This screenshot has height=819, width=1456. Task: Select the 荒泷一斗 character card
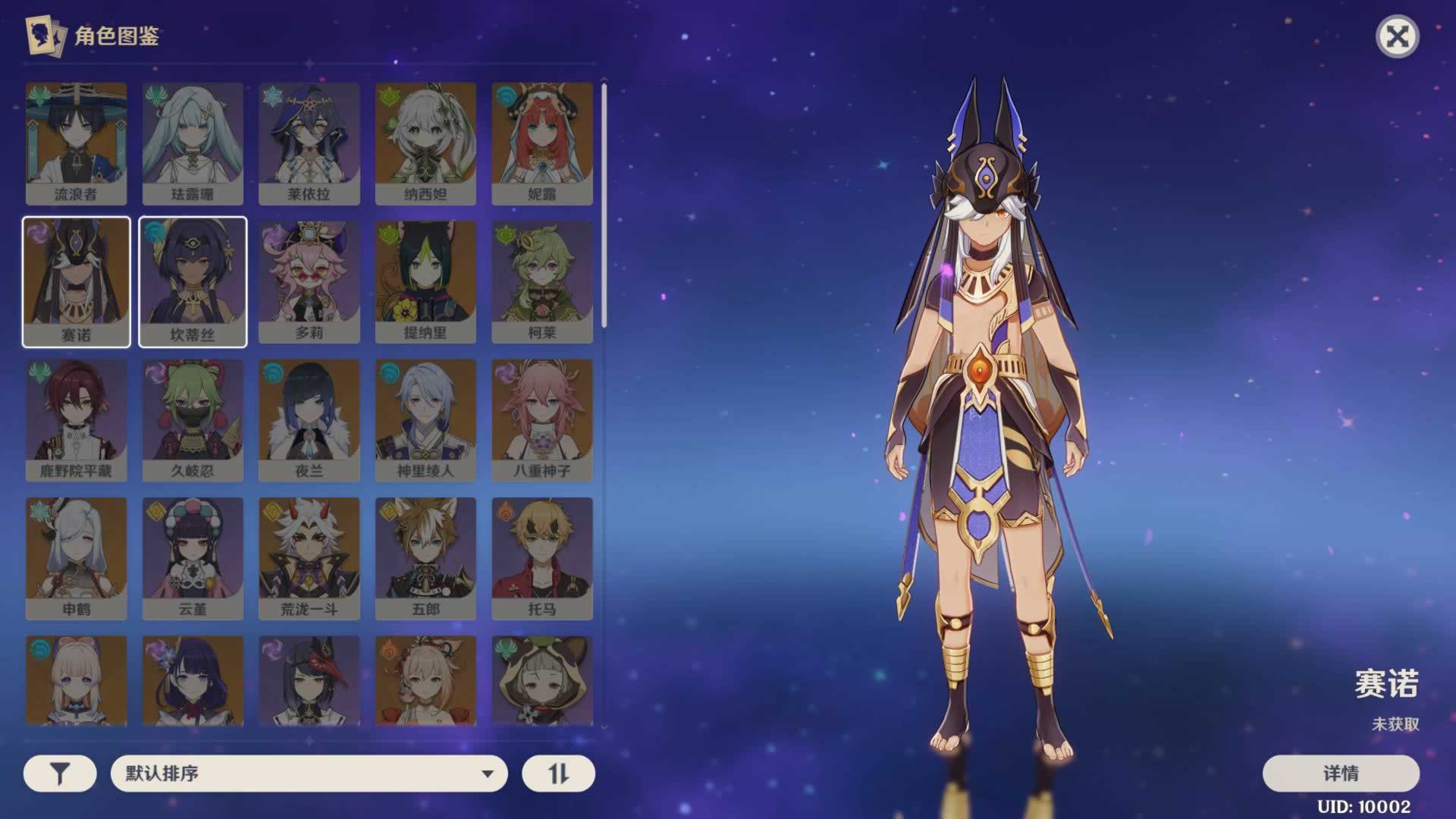point(309,558)
